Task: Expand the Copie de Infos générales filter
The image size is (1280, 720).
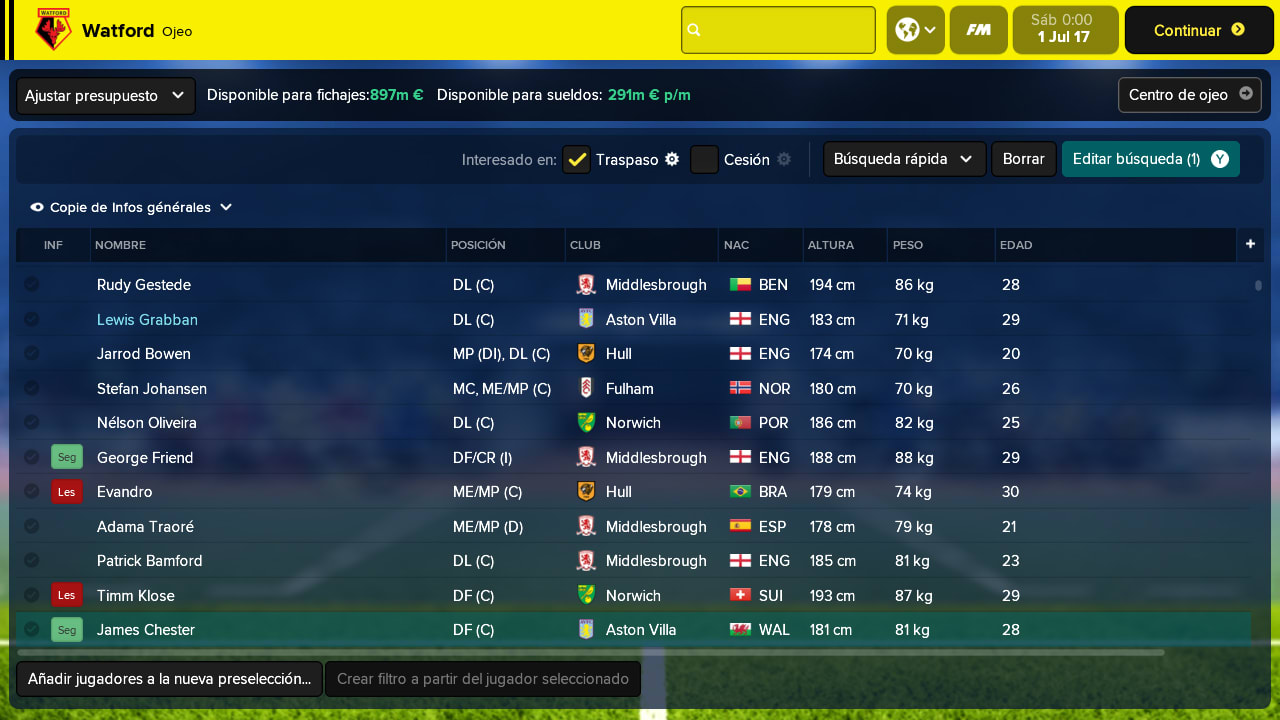Action: pos(130,207)
